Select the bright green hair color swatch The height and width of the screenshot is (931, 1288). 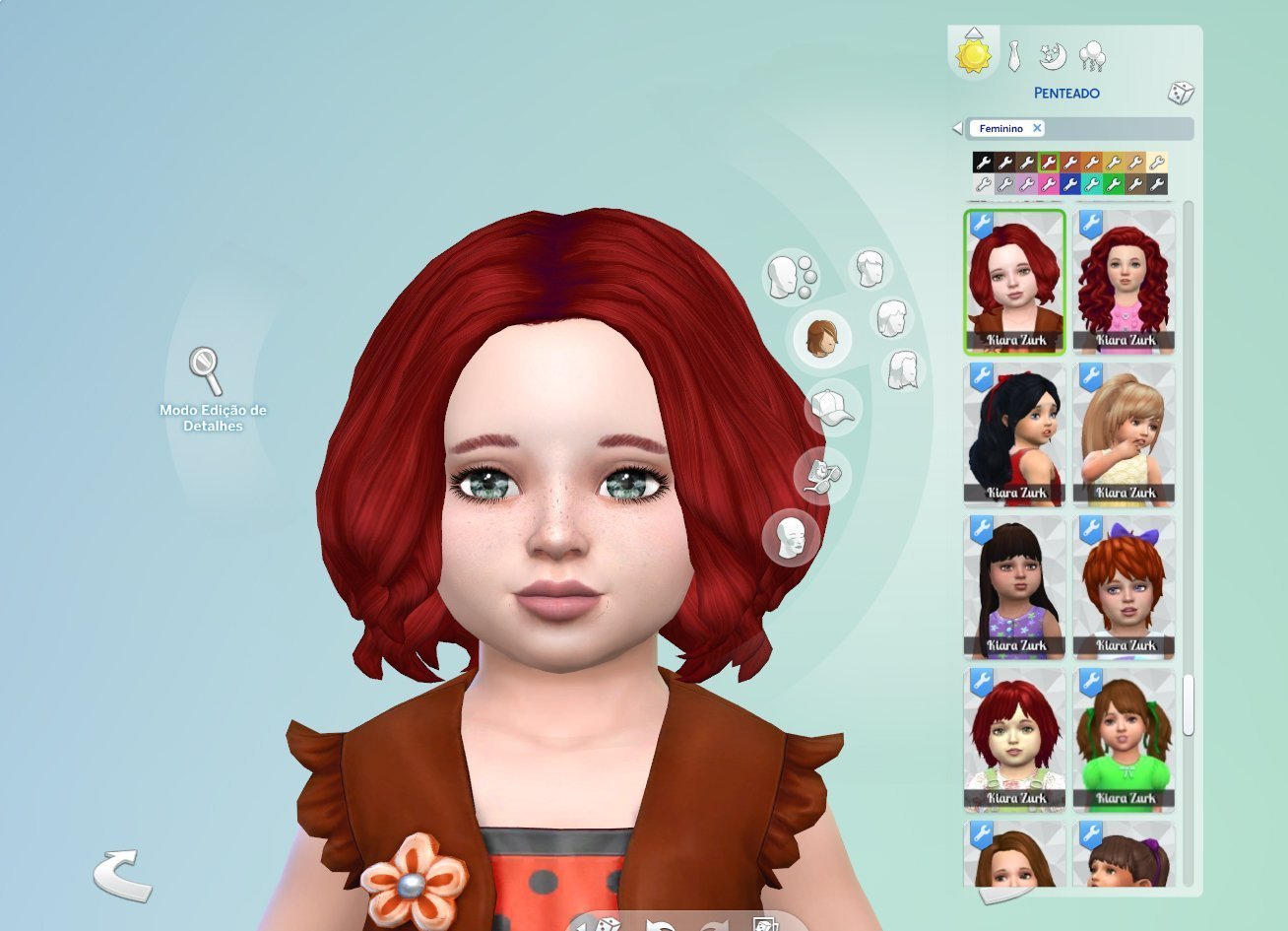click(x=1114, y=184)
